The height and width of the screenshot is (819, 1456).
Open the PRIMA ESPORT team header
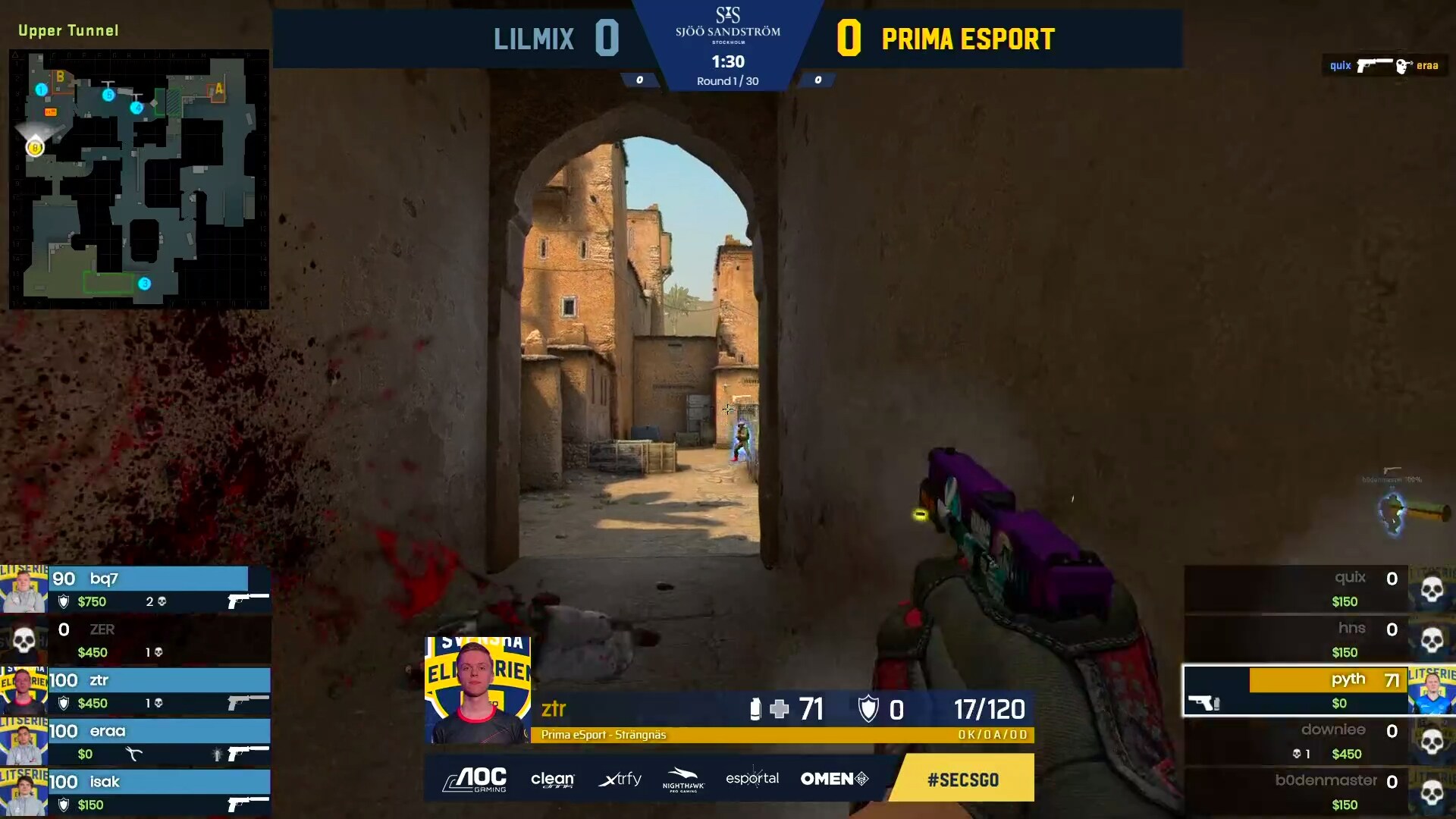pos(968,39)
